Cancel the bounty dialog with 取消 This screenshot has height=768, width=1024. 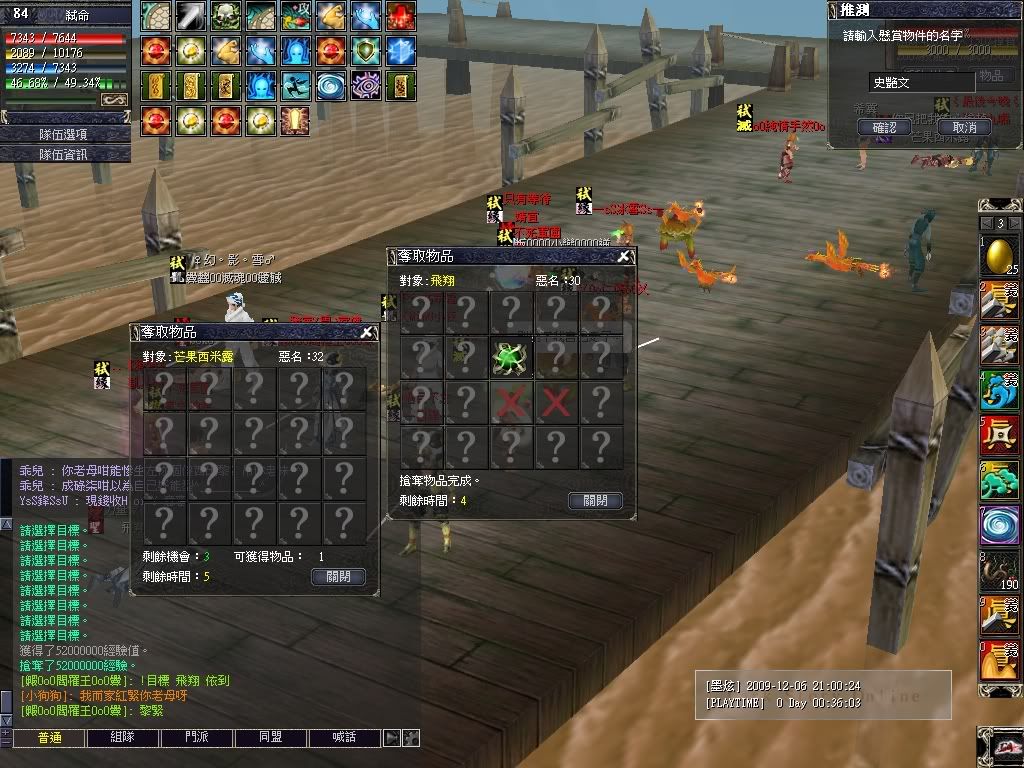pyautogui.click(x=964, y=127)
